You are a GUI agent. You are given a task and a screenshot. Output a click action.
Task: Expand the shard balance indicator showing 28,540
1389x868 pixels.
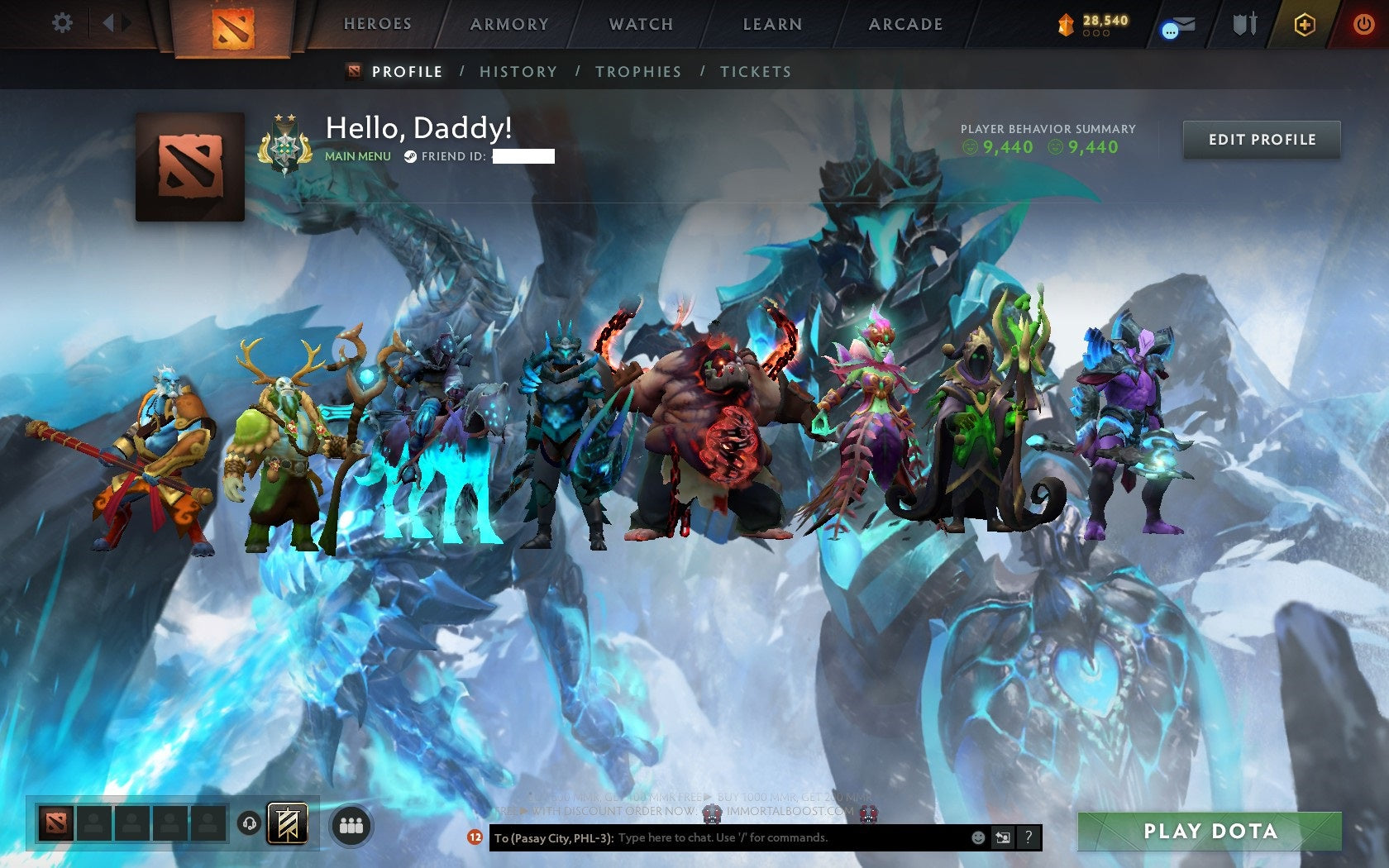pos(1091,24)
